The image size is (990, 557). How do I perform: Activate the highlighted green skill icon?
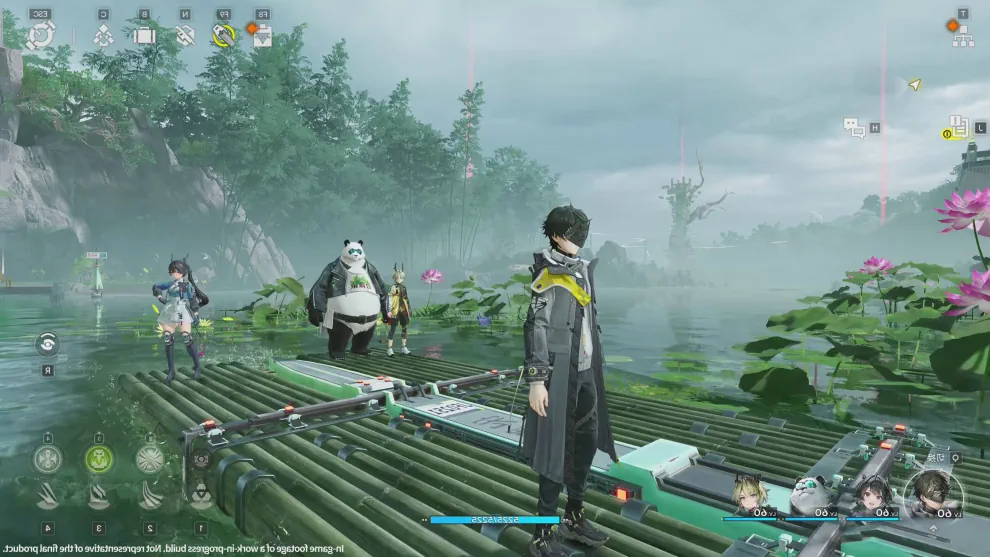click(x=98, y=458)
